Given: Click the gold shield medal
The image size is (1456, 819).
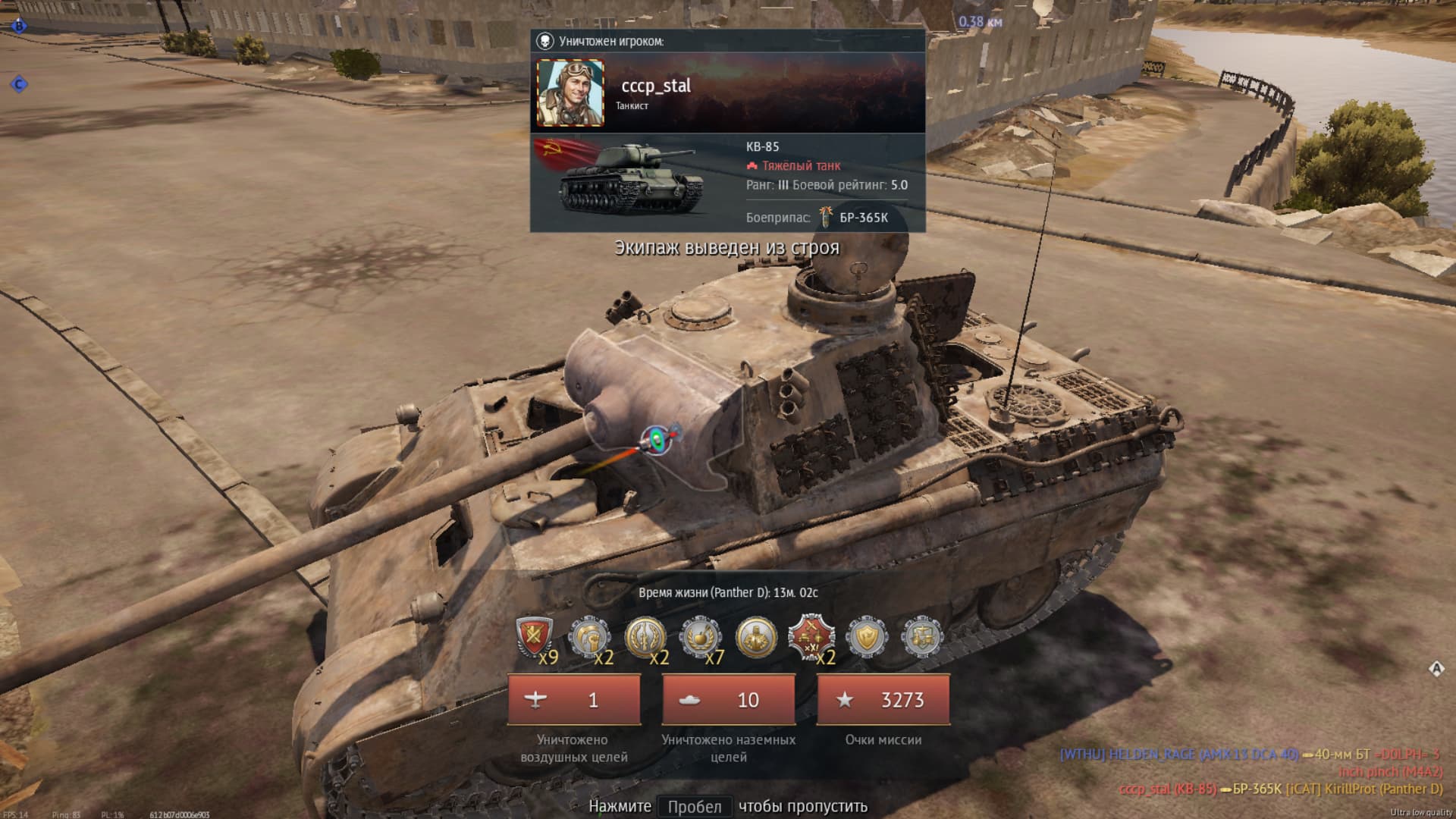Looking at the screenshot, I should coord(867,638).
